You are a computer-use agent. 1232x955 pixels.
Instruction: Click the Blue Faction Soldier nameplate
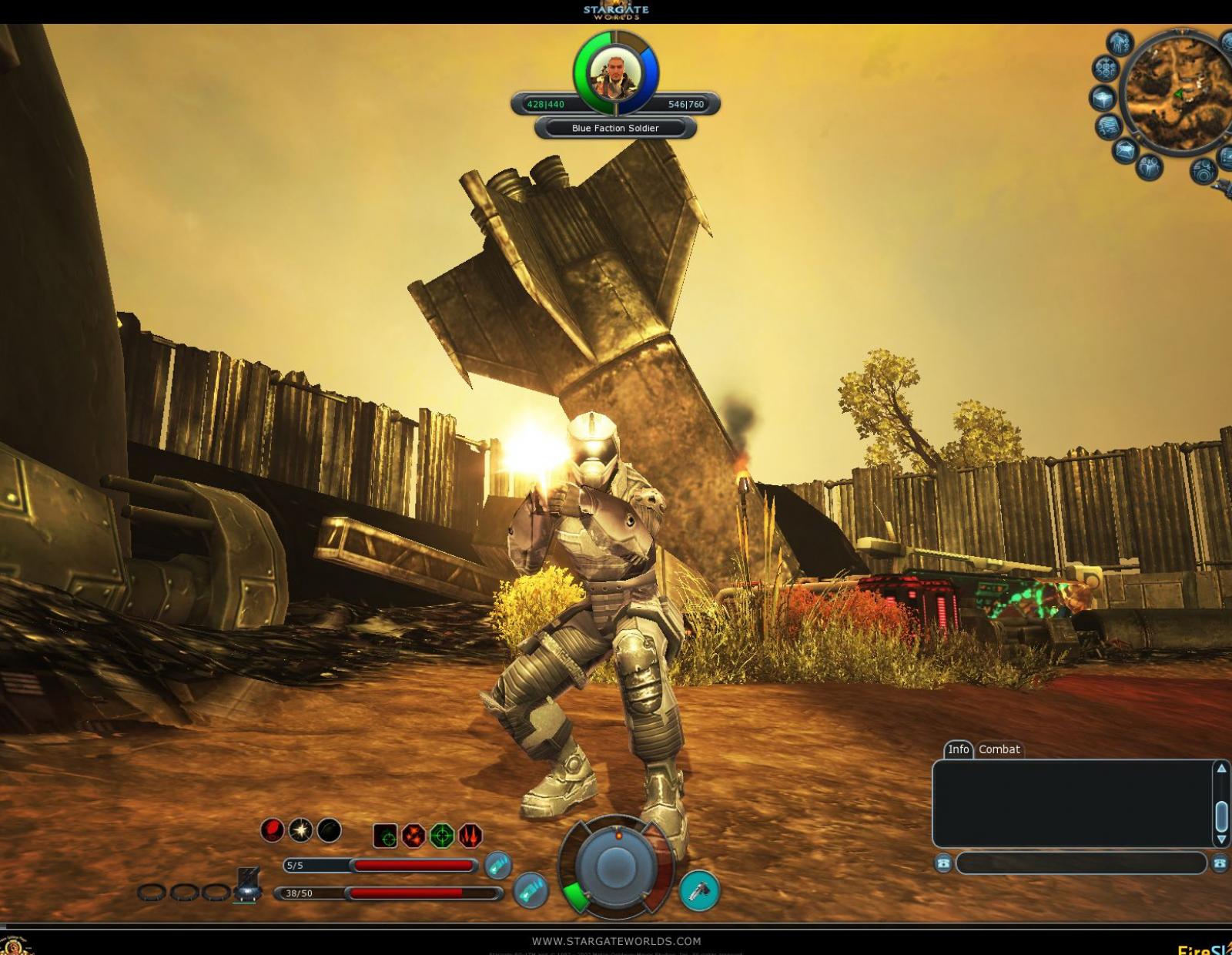[x=614, y=128]
